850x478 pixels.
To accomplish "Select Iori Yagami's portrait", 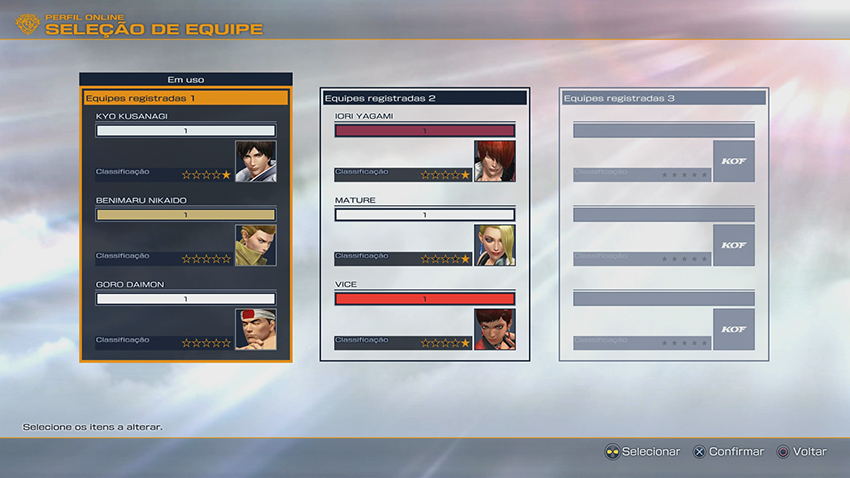I will [494, 161].
